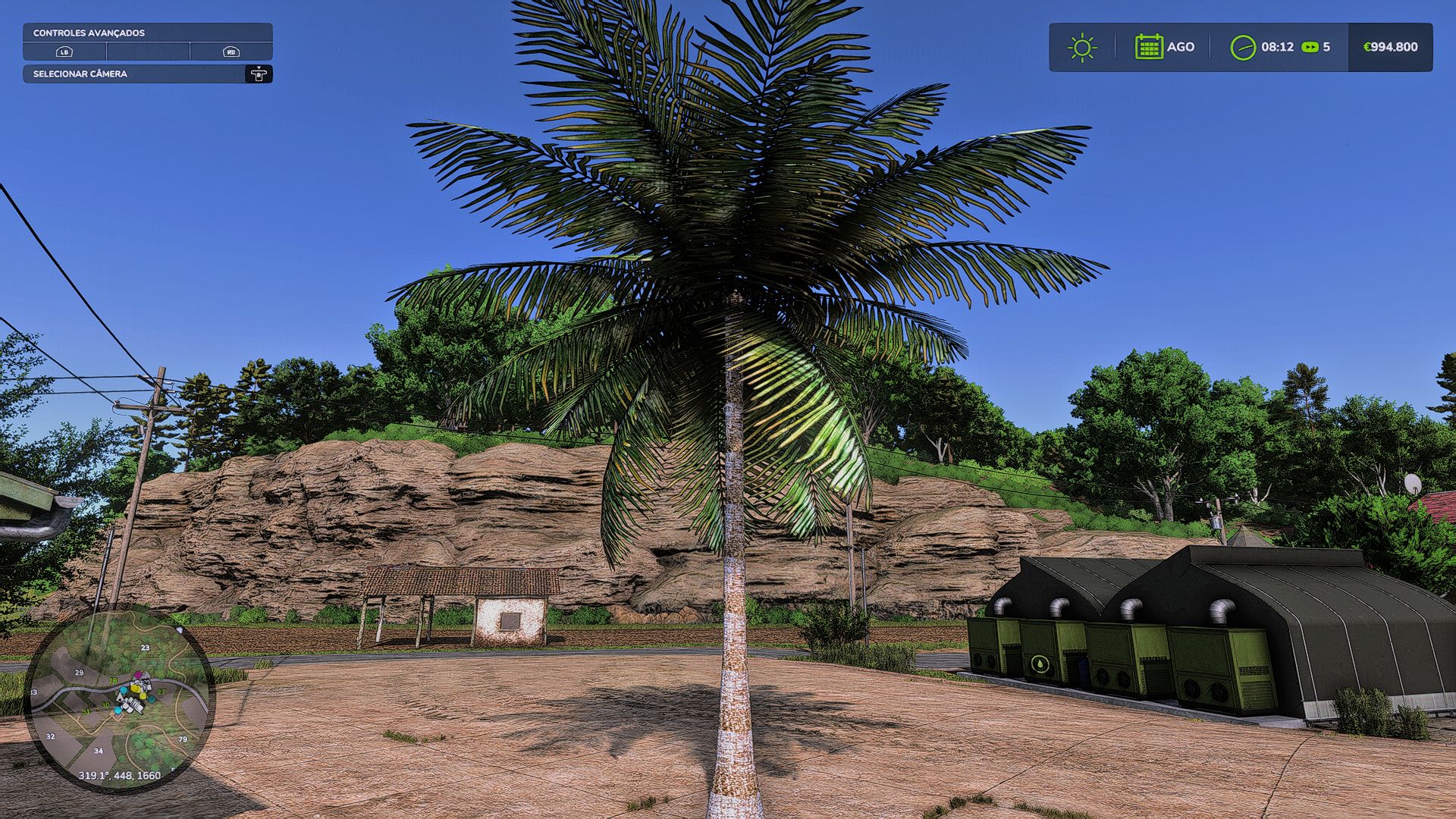Screen dimensions: 1456x819
Task: Select field 79 on the minimap
Action: click(x=183, y=739)
